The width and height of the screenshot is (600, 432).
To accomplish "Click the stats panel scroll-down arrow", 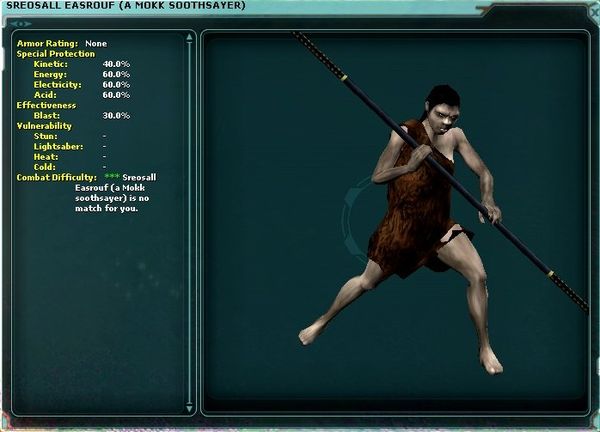I will (190, 407).
